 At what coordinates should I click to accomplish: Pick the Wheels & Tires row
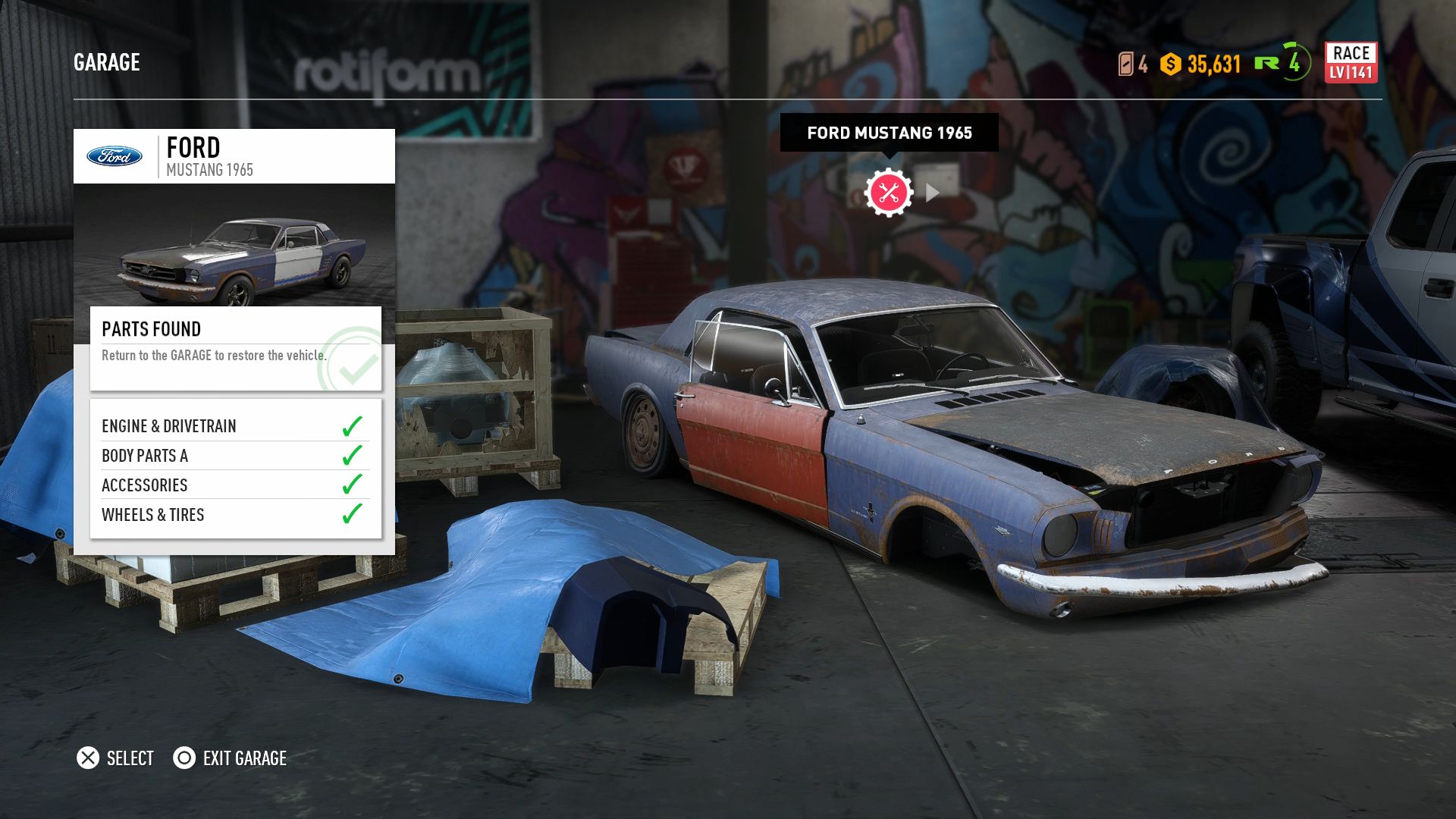(235, 515)
